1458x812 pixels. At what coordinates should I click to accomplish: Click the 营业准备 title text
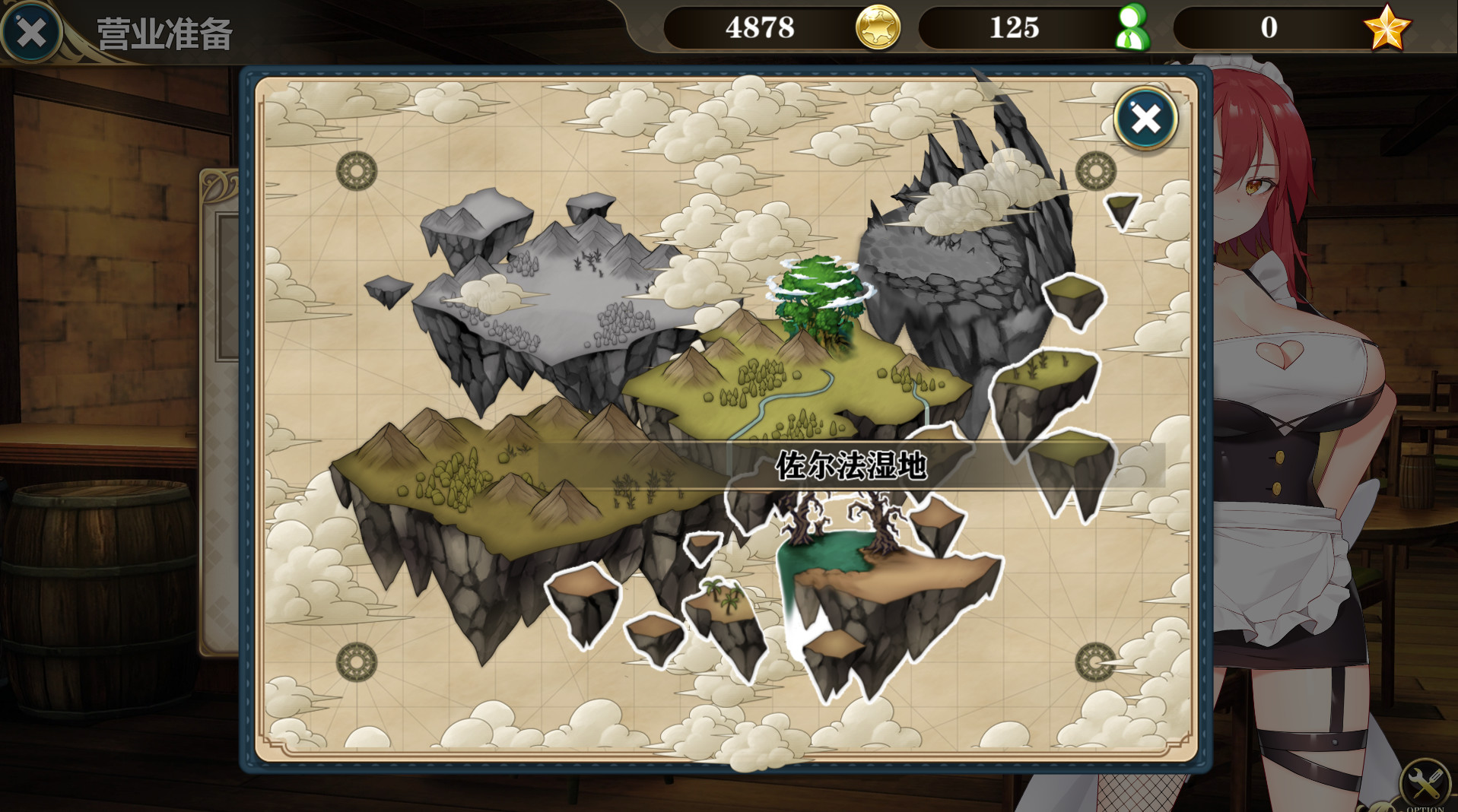tap(164, 31)
